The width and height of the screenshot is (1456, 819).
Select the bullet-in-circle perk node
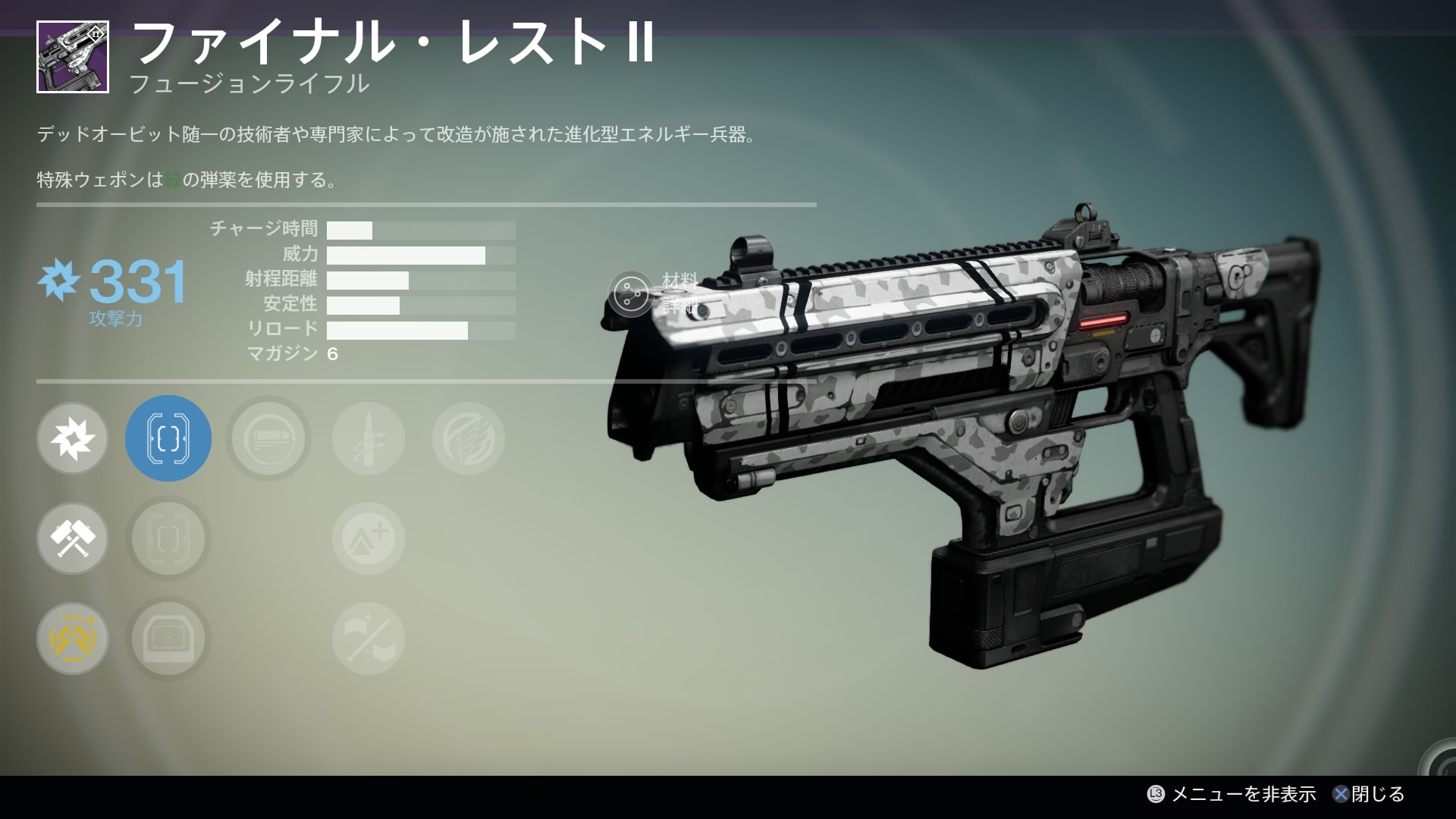[x=268, y=438]
